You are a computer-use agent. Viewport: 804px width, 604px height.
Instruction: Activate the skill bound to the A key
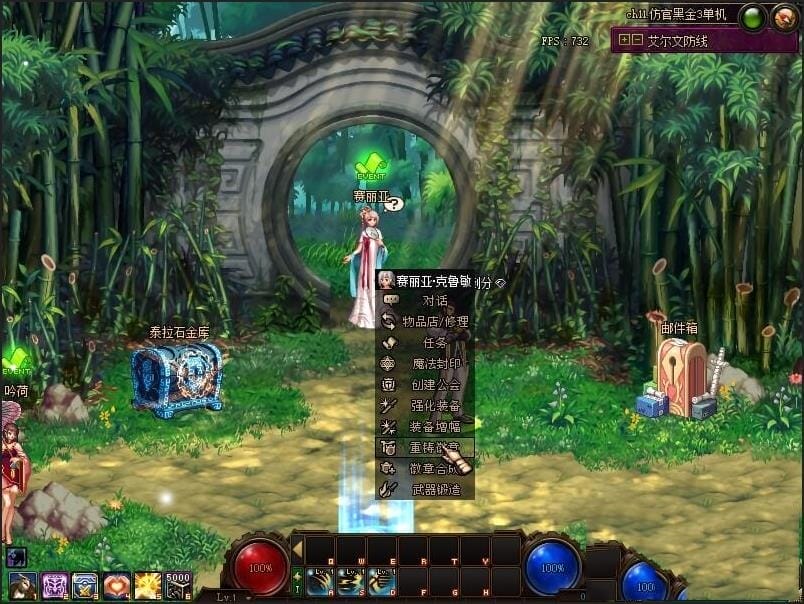(x=319, y=582)
